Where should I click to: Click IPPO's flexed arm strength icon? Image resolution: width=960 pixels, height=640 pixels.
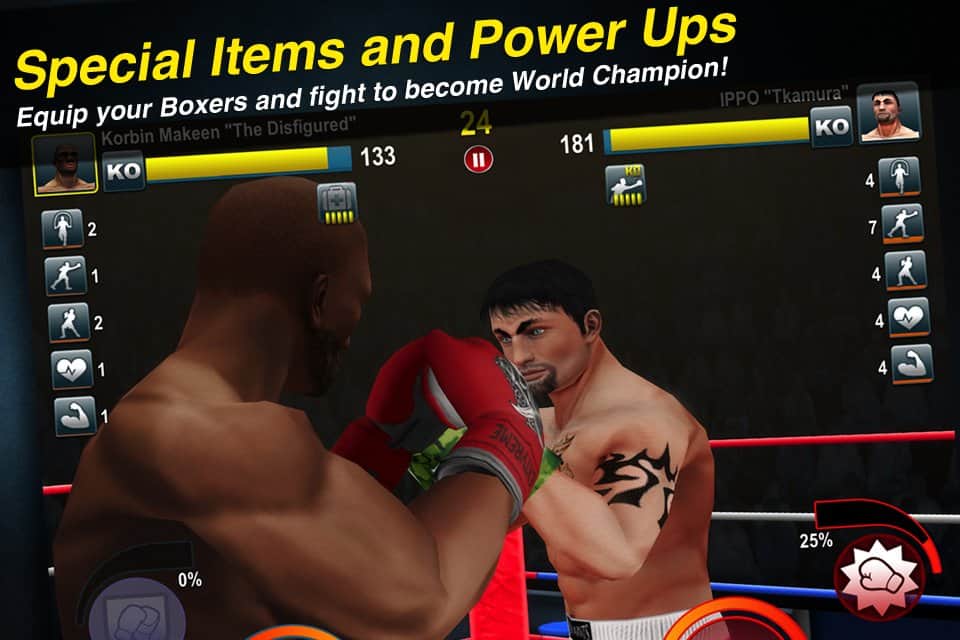[912, 364]
